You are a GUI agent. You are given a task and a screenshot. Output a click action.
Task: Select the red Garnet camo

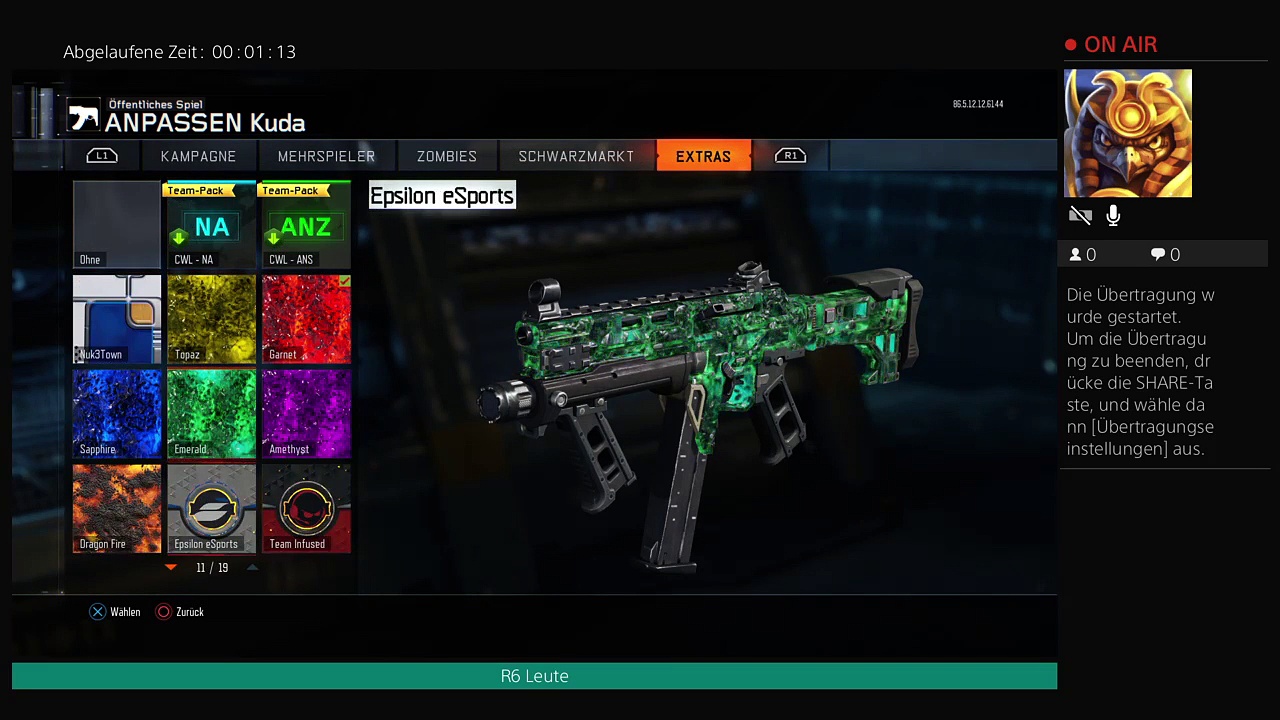pos(306,319)
